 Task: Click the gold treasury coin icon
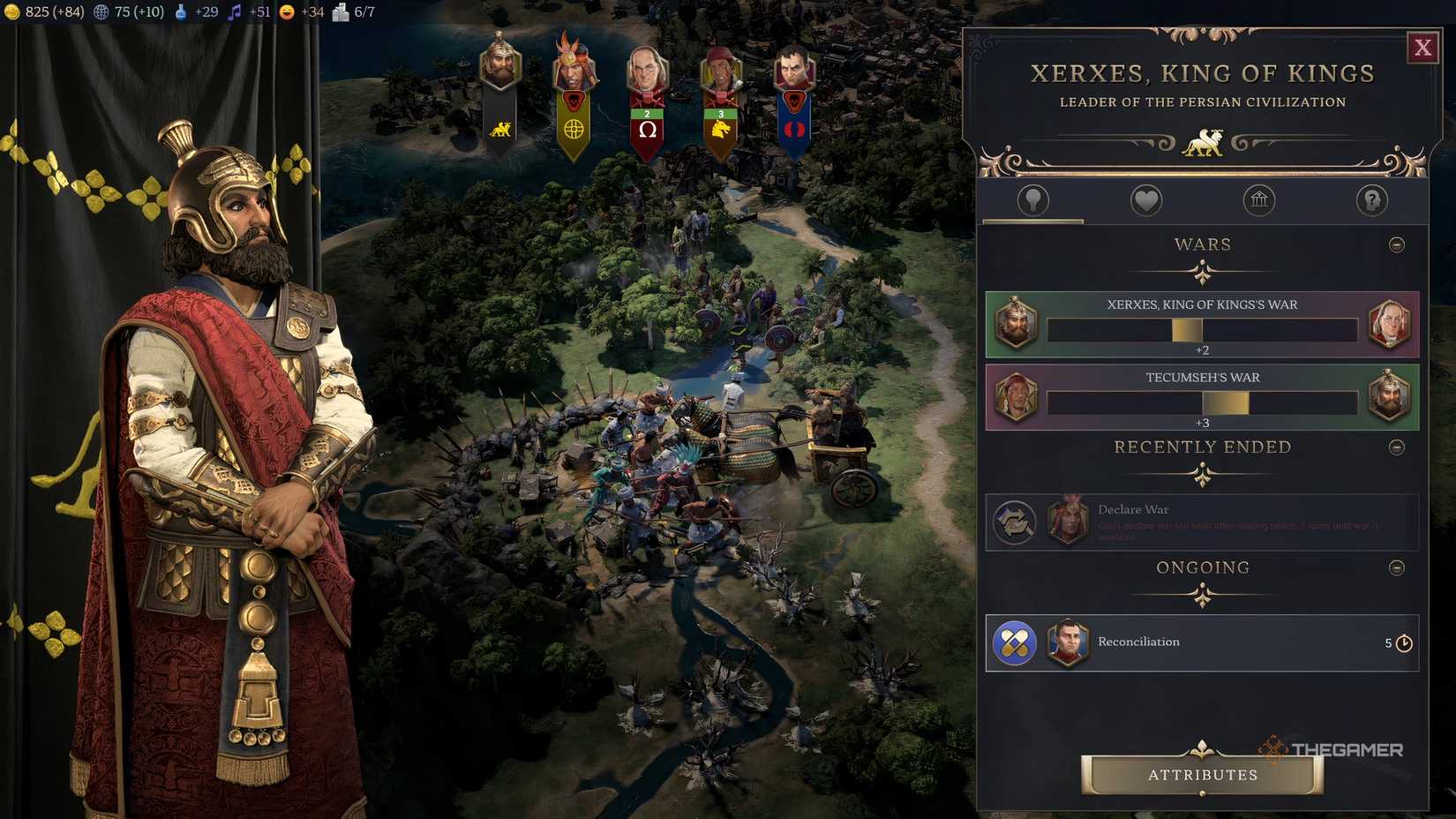pos(14,12)
